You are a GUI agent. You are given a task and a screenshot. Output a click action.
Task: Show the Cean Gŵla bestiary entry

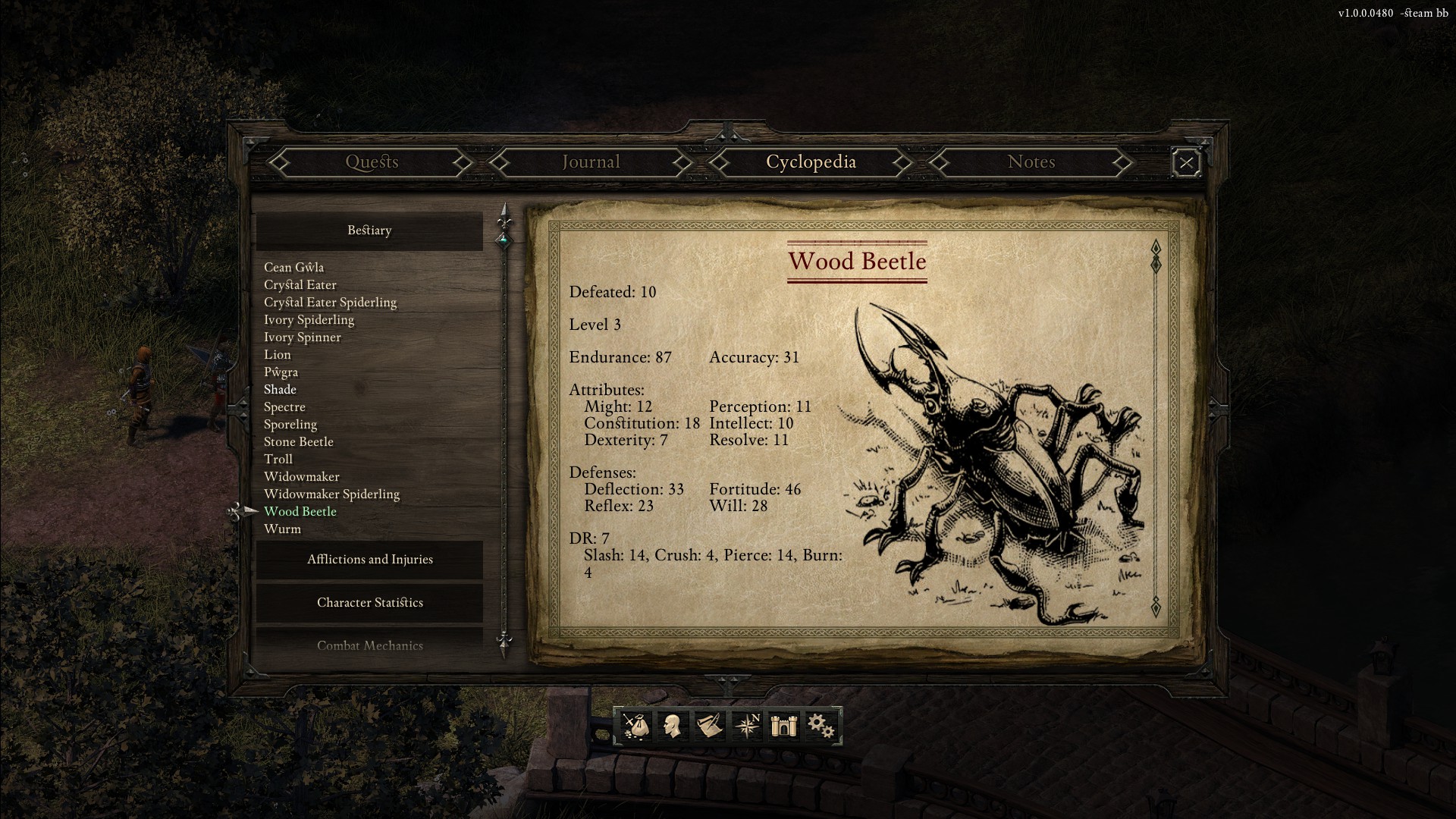[x=293, y=268]
